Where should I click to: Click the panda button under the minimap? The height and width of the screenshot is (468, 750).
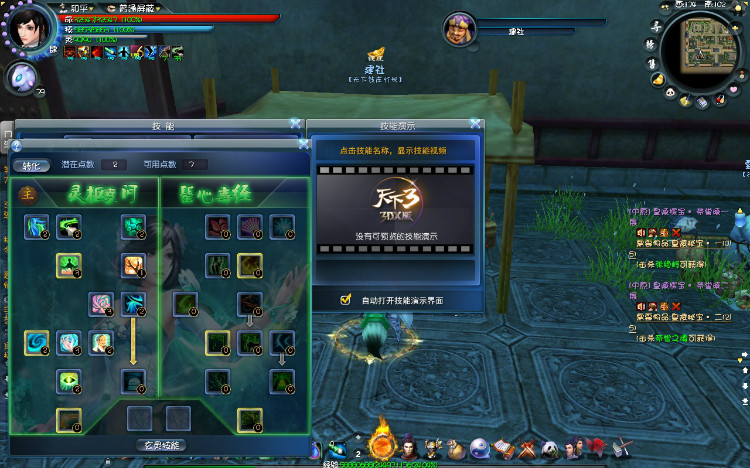pos(672,91)
